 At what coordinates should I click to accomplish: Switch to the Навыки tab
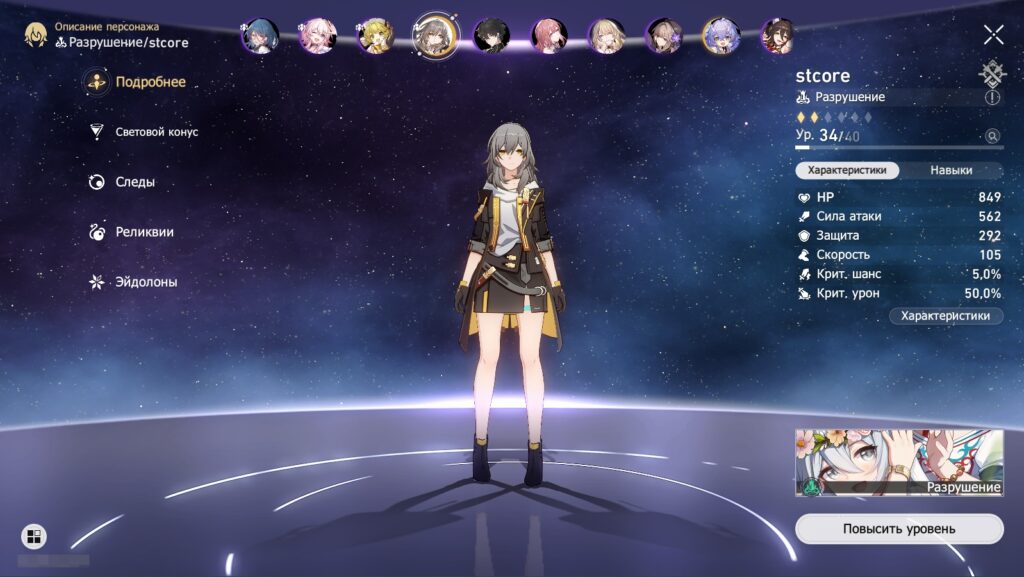coord(951,170)
